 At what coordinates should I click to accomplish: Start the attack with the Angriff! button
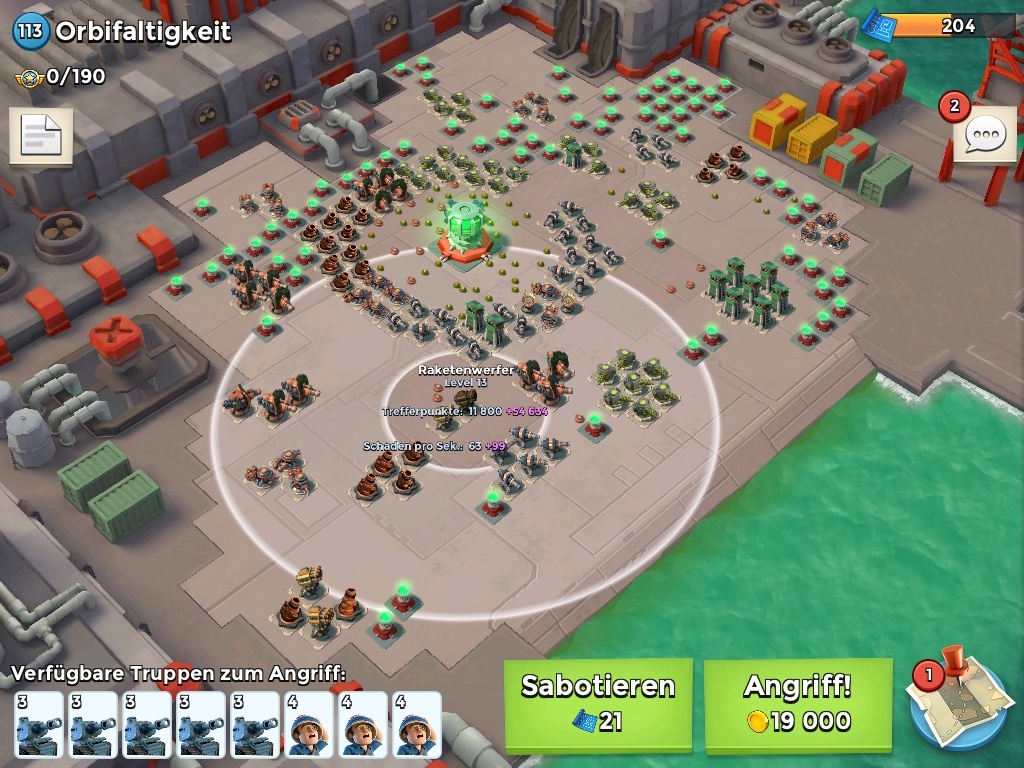tap(797, 704)
